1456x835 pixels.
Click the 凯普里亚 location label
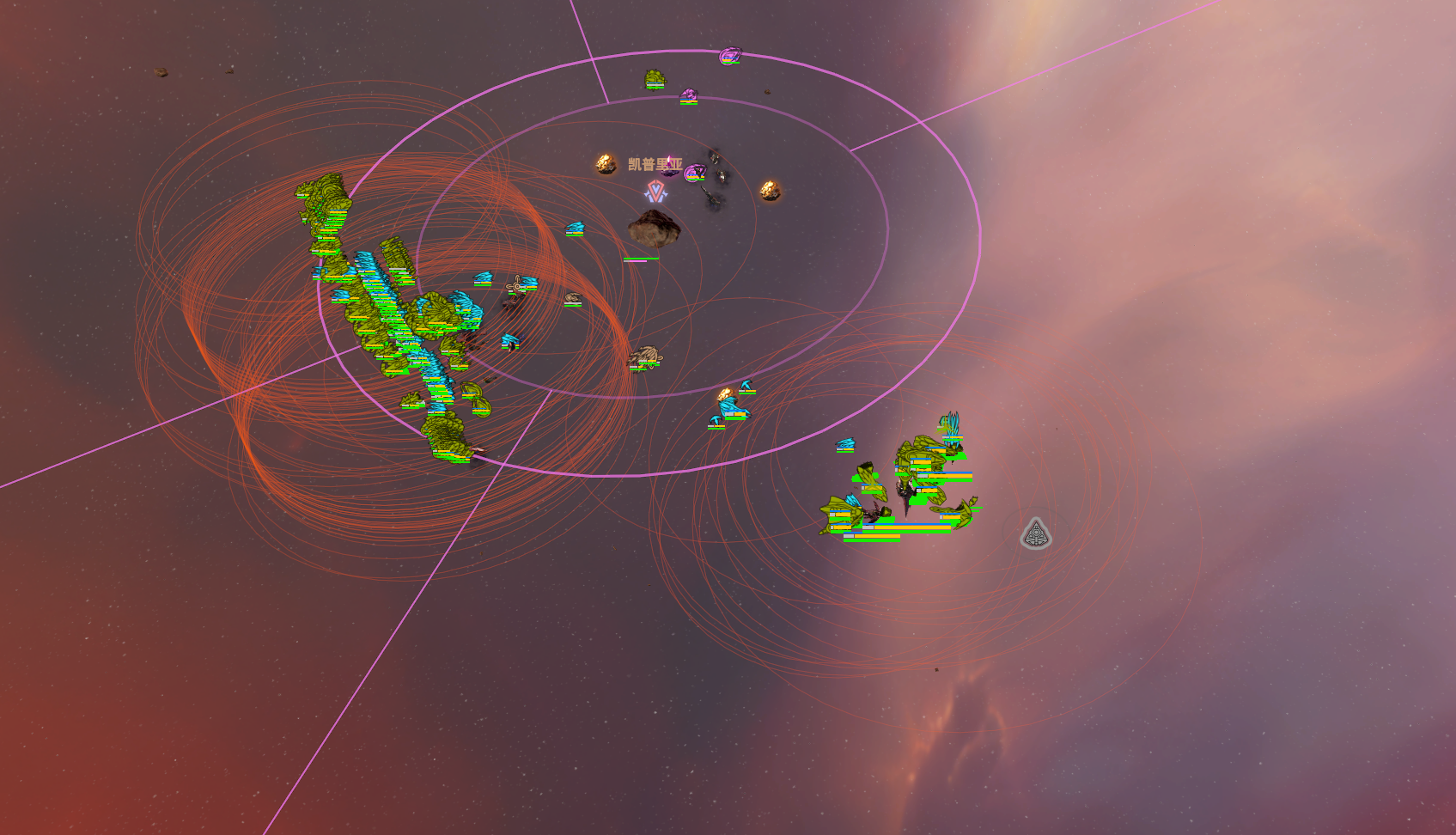[655, 164]
